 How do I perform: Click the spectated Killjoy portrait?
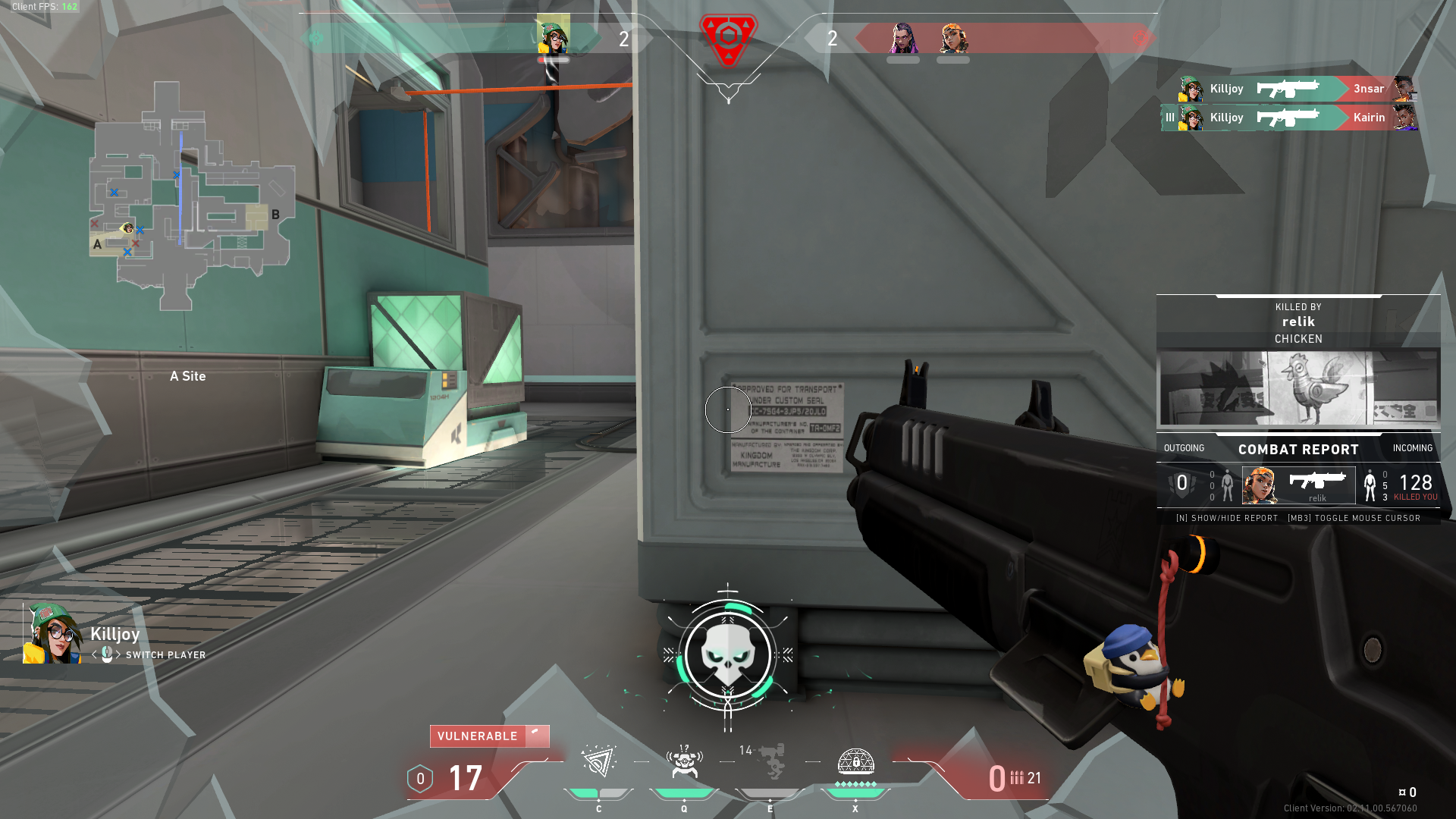53,634
